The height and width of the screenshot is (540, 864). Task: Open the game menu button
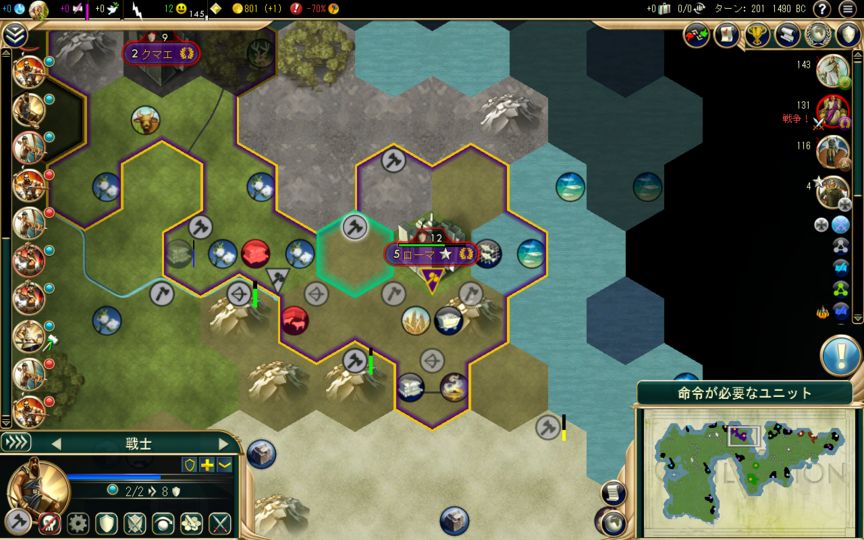[x=849, y=9]
